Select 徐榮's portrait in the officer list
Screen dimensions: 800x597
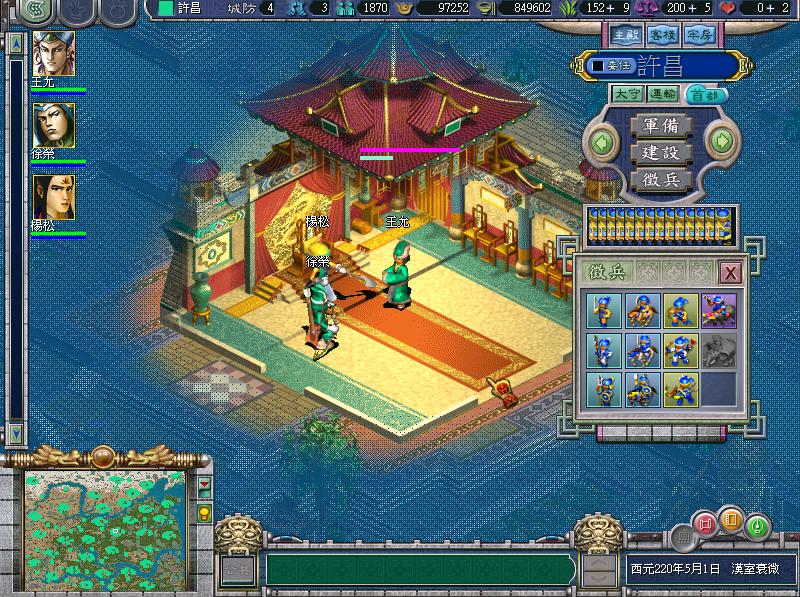pyautogui.click(x=53, y=125)
